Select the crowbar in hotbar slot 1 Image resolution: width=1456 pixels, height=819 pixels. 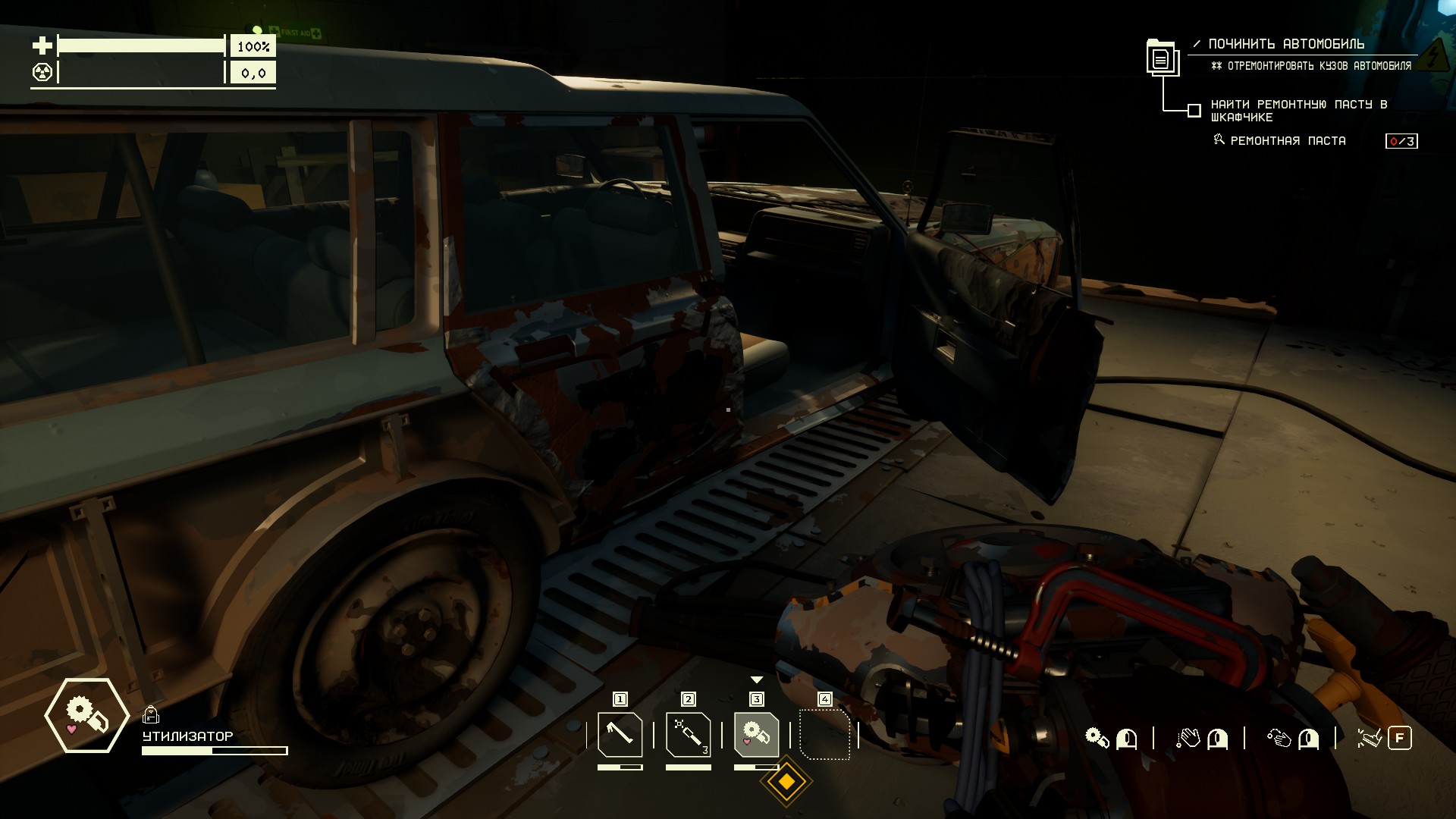pos(620,735)
